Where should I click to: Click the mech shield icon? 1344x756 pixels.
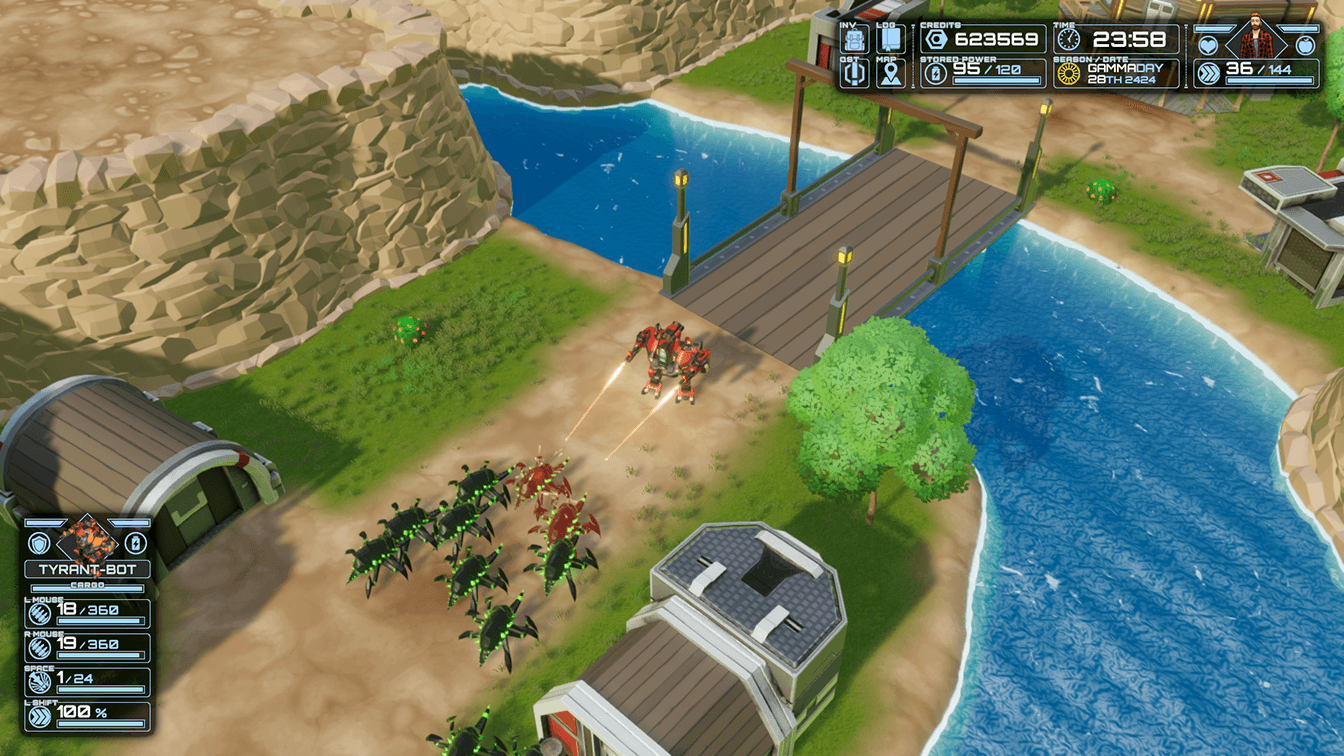[x=40, y=542]
